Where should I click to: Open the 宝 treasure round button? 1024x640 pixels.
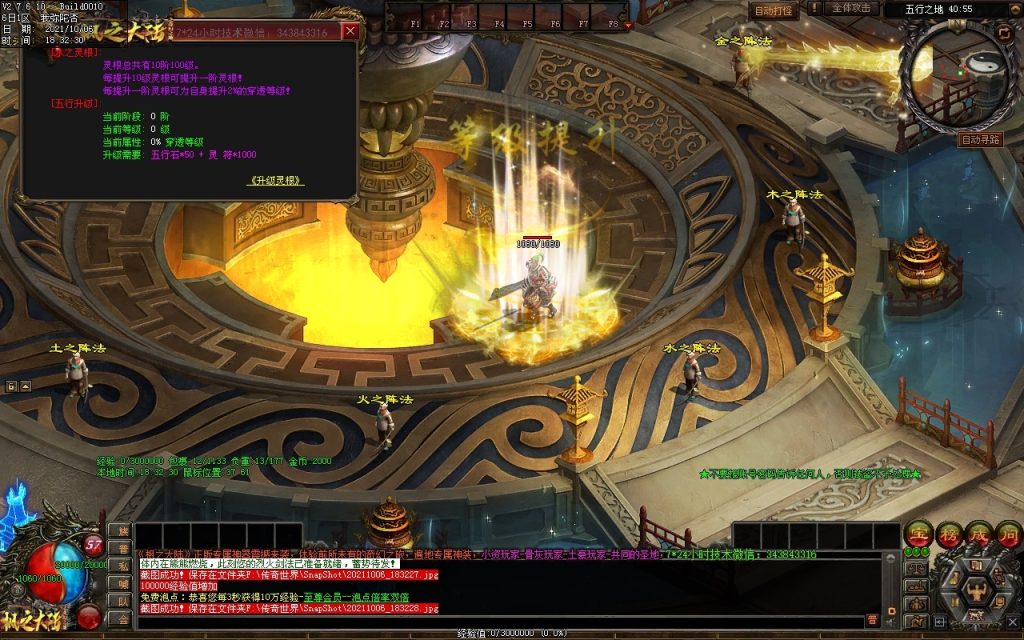coord(919,535)
